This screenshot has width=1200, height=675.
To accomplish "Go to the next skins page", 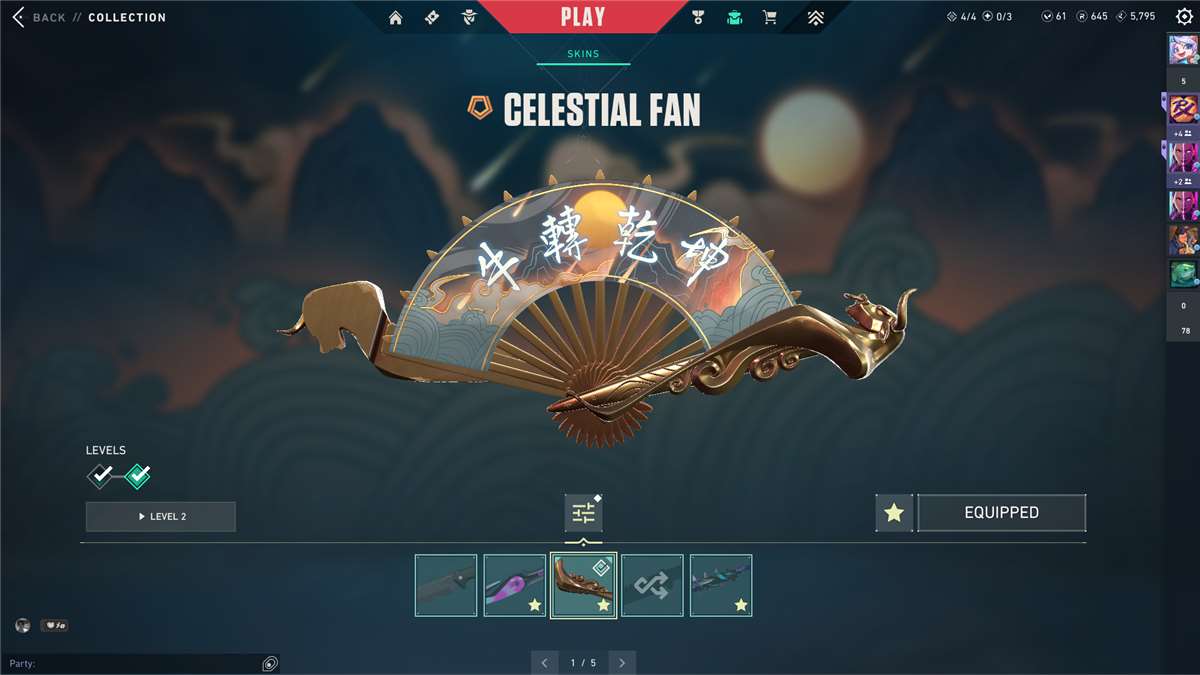I will (622, 663).
